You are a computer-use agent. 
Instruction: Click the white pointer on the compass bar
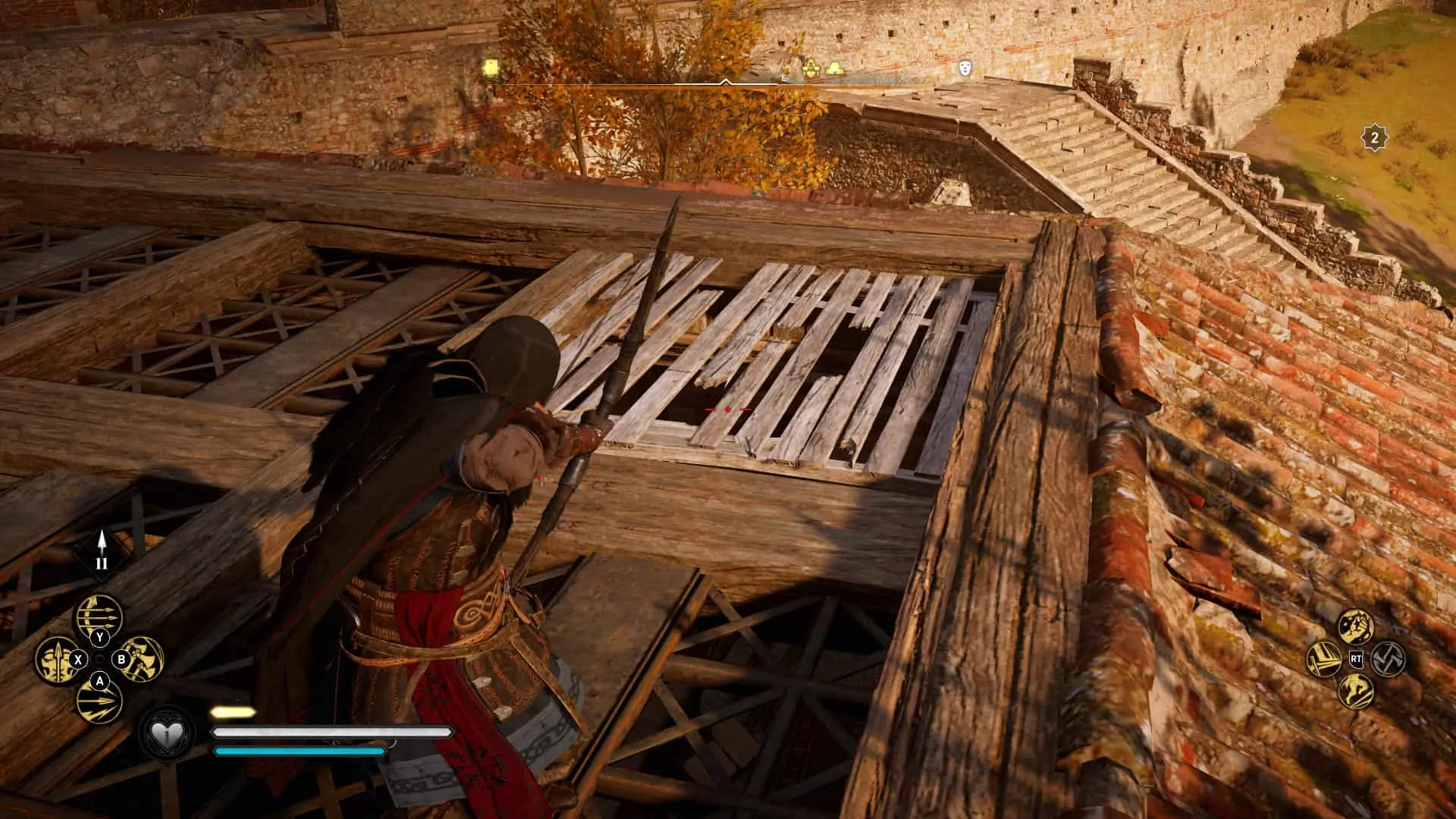tap(726, 81)
